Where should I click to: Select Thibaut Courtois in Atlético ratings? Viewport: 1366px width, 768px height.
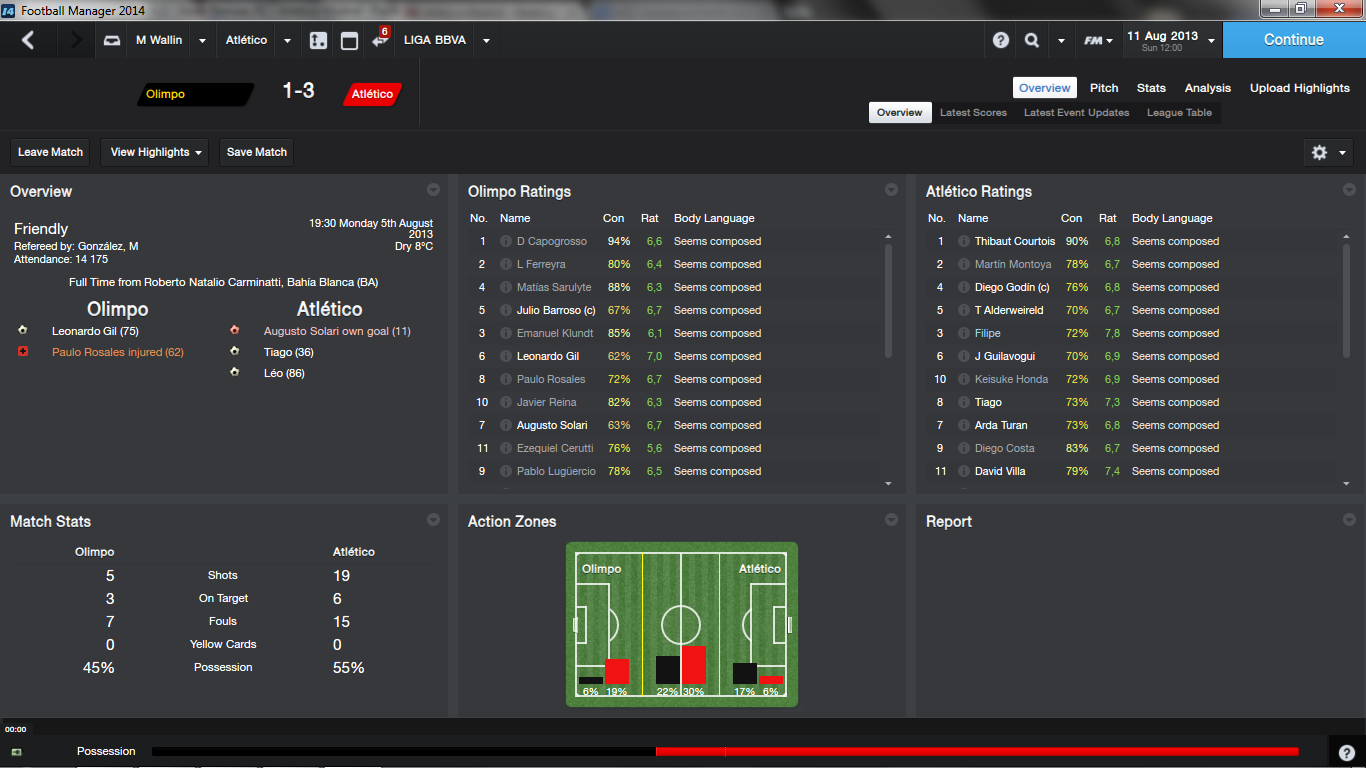(x=1014, y=241)
